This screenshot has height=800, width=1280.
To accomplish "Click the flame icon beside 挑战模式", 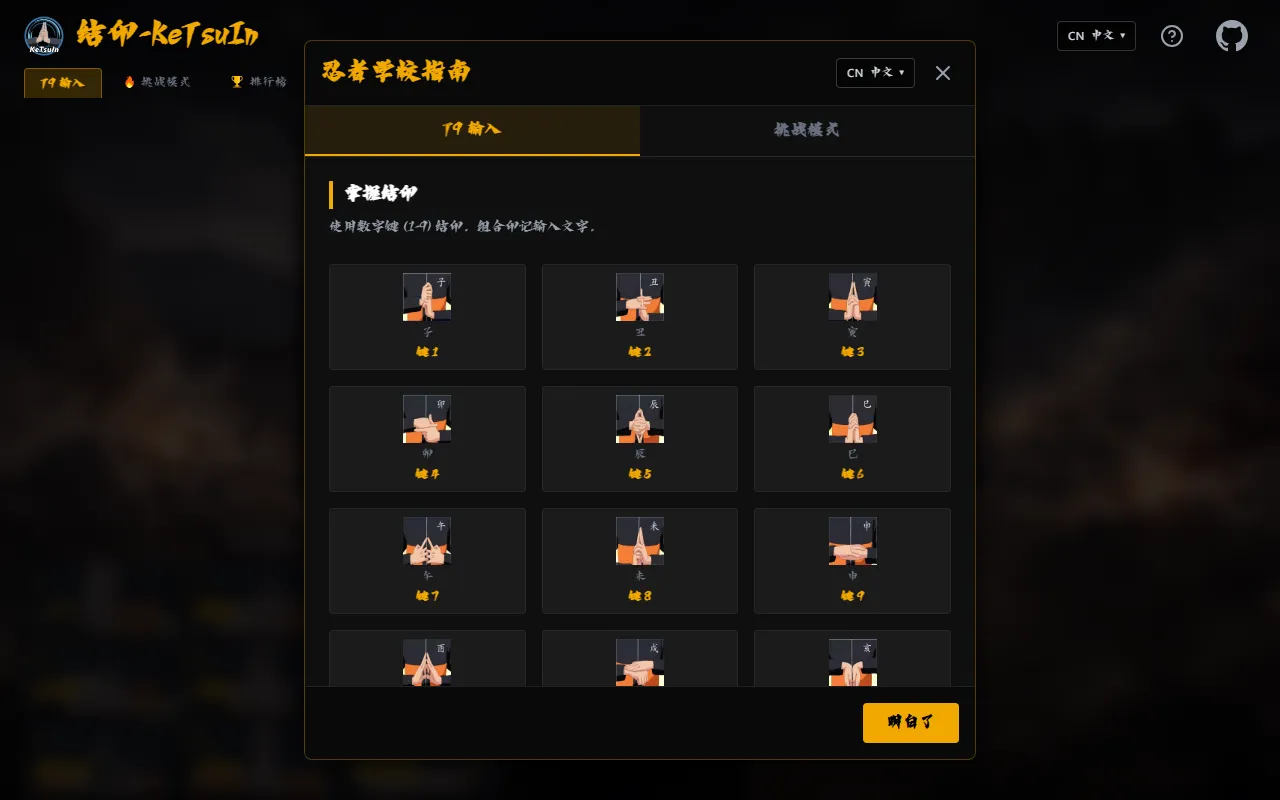I will click(129, 82).
